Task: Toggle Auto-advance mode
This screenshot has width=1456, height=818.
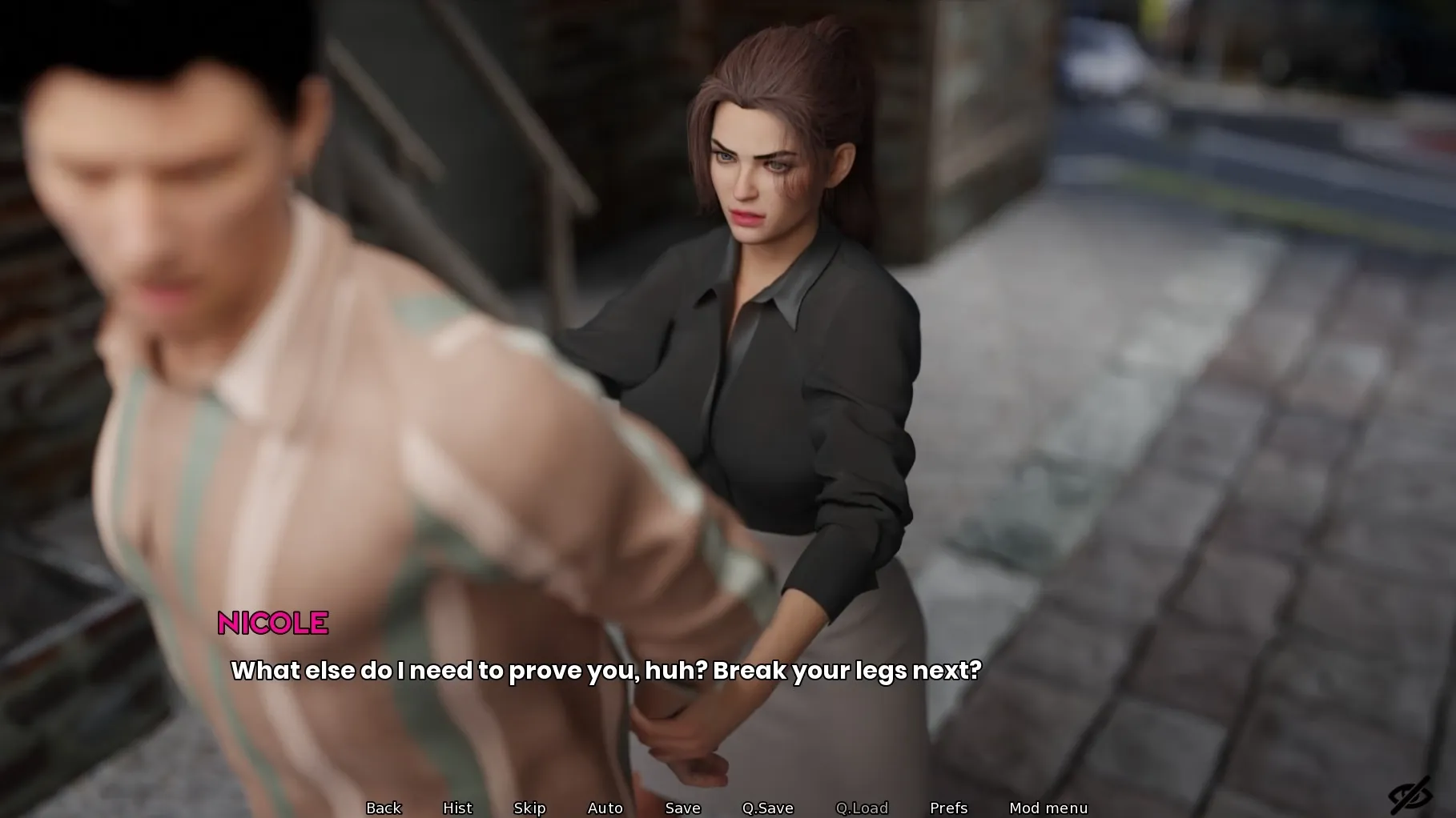Action: click(x=605, y=808)
